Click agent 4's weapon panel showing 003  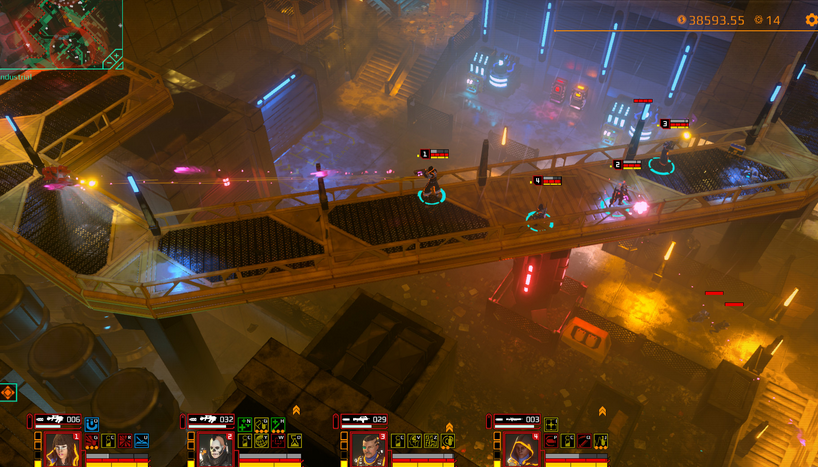(518, 421)
